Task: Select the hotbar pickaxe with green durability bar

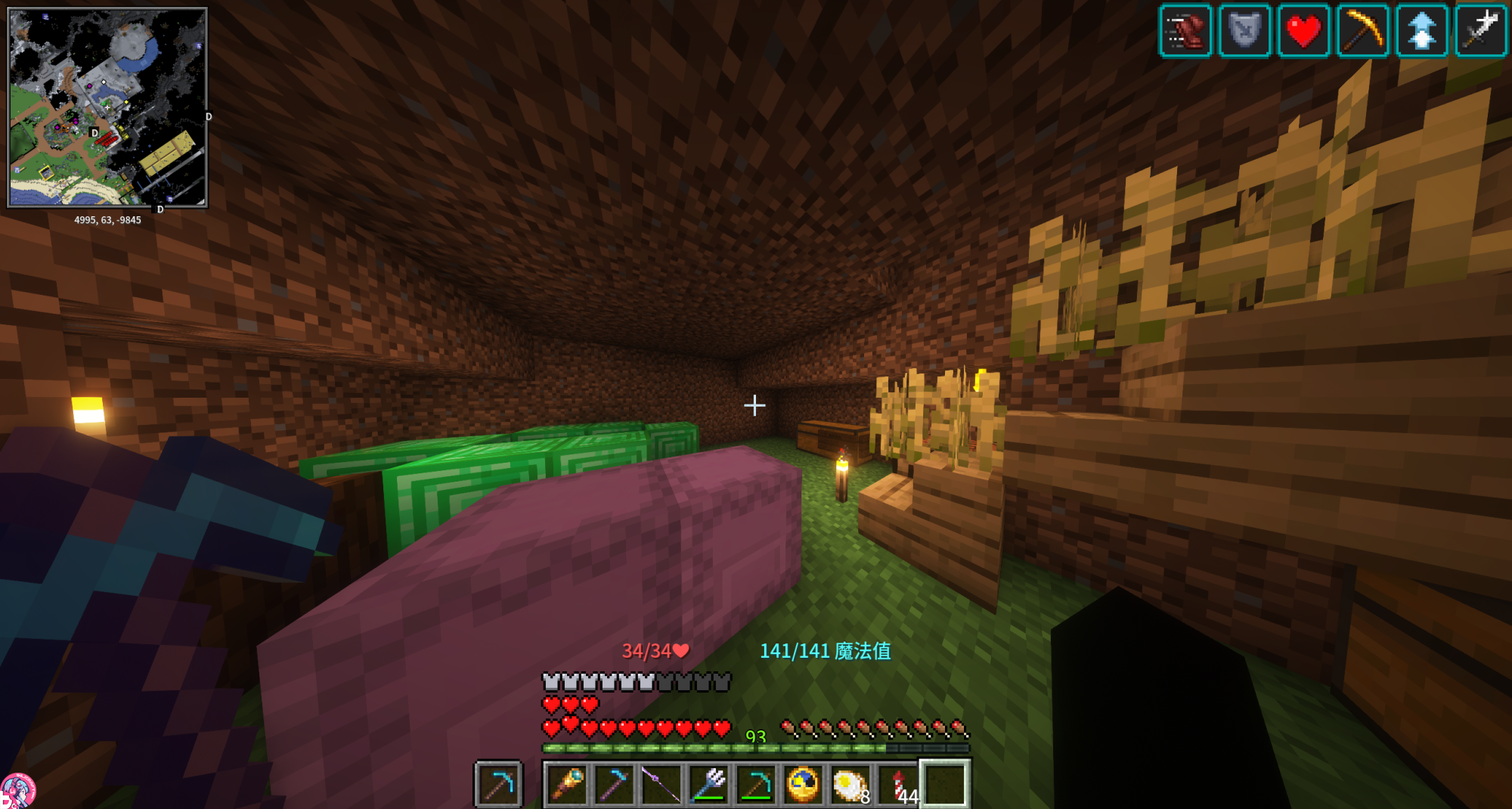Action: tap(755, 784)
